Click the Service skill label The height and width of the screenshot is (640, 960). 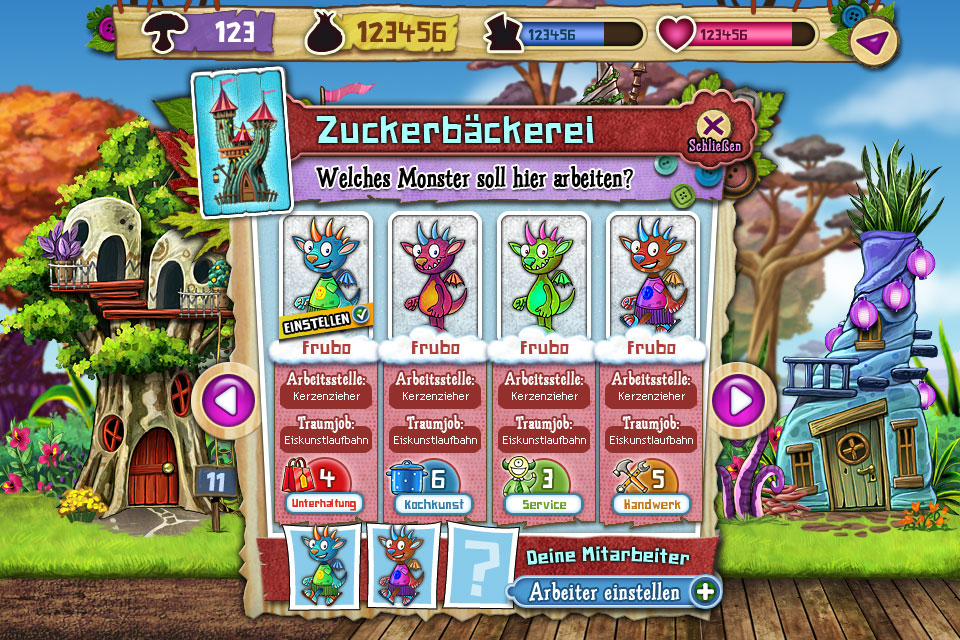[x=542, y=504]
